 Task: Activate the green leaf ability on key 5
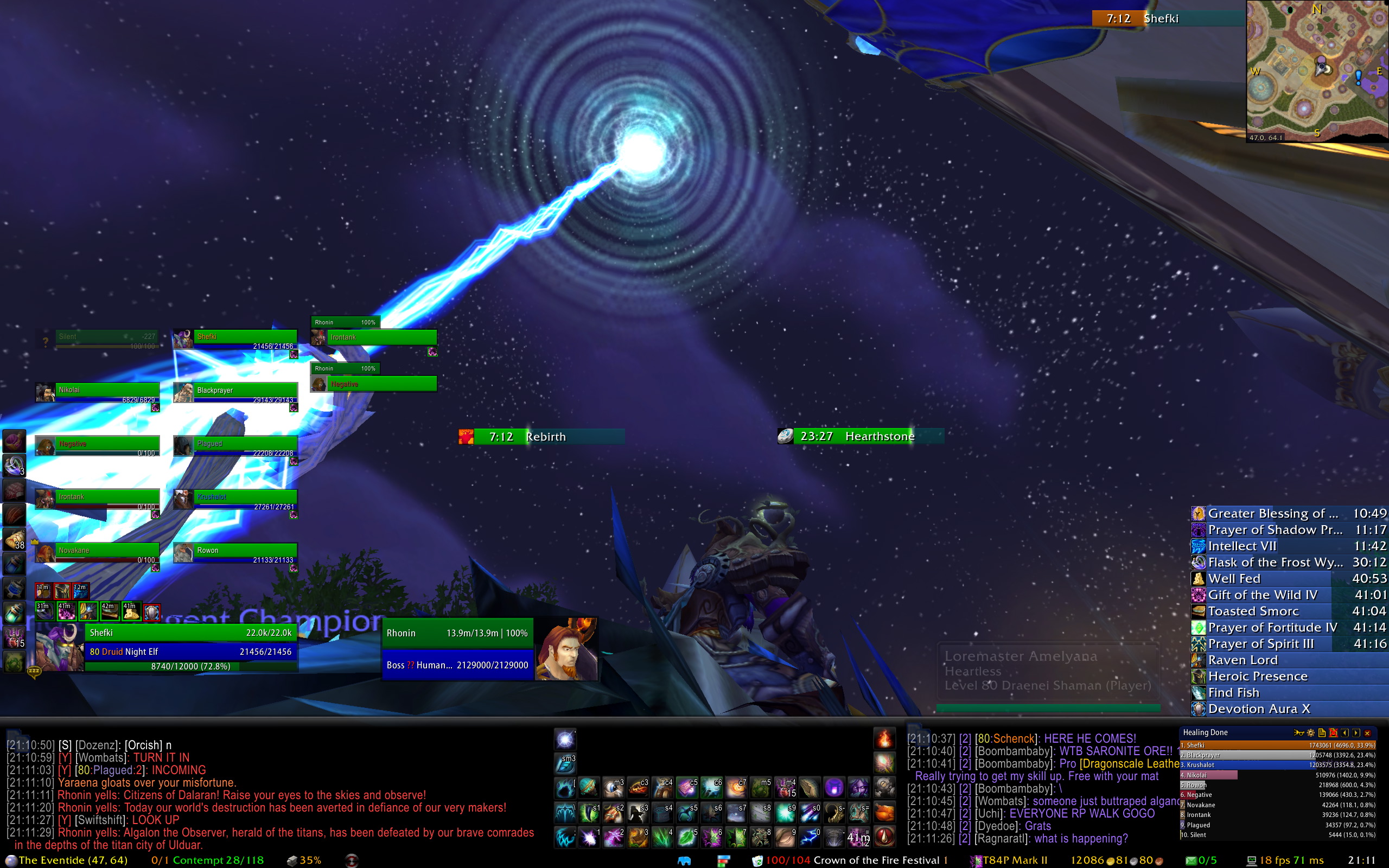point(686,838)
